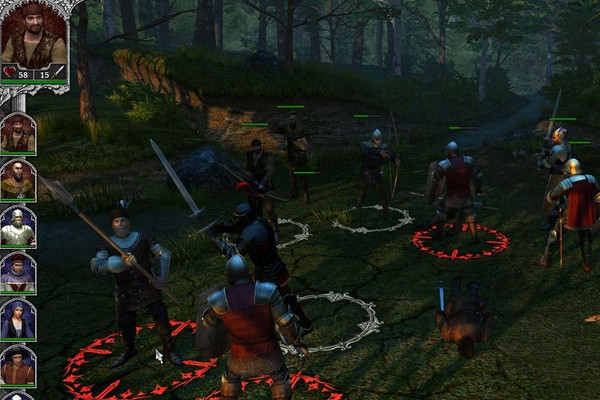The image size is (600, 400).
Task: Select the red-hatted man in purple tunic
Action: [x=18, y=272]
